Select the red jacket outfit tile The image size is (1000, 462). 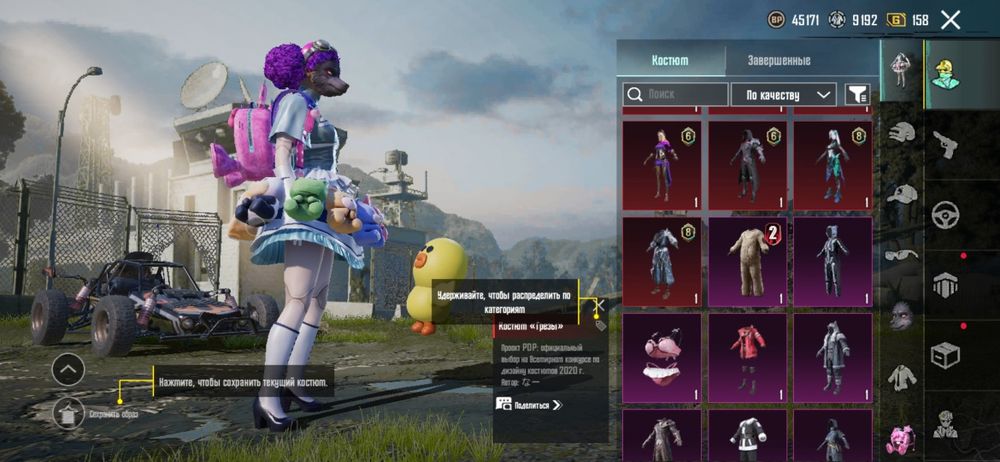pos(748,356)
